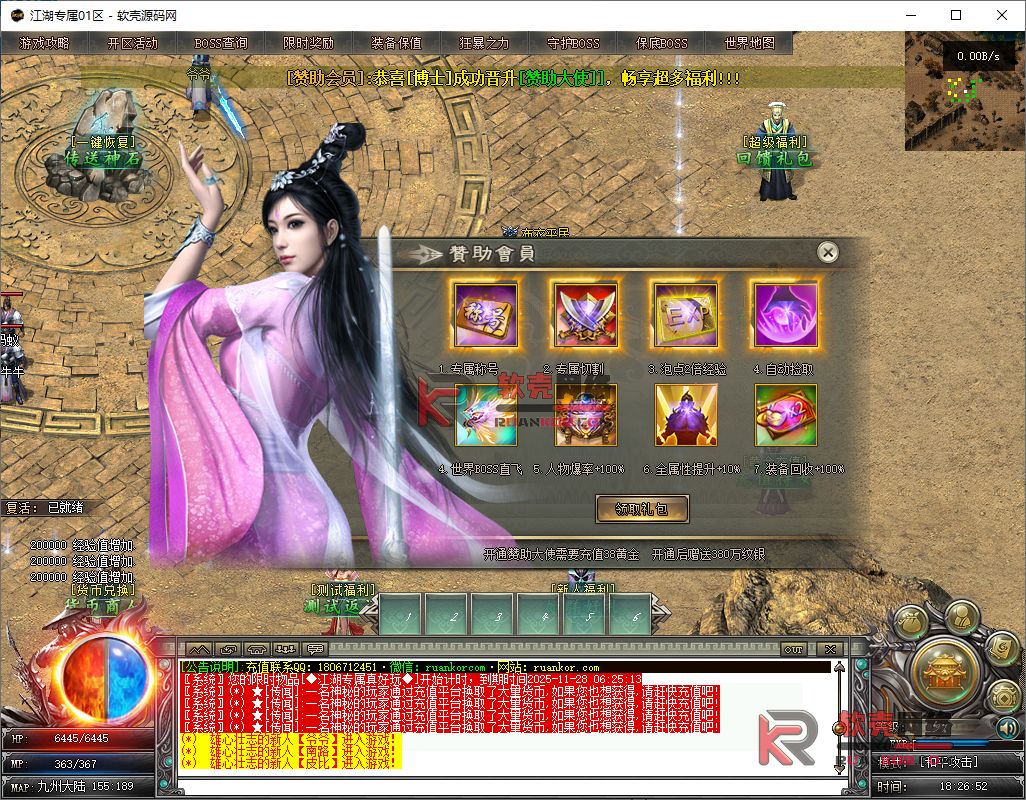Open the 保底BOSS menu
The height and width of the screenshot is (800, 1026).
pyautogui.click(x=661, y=43)
